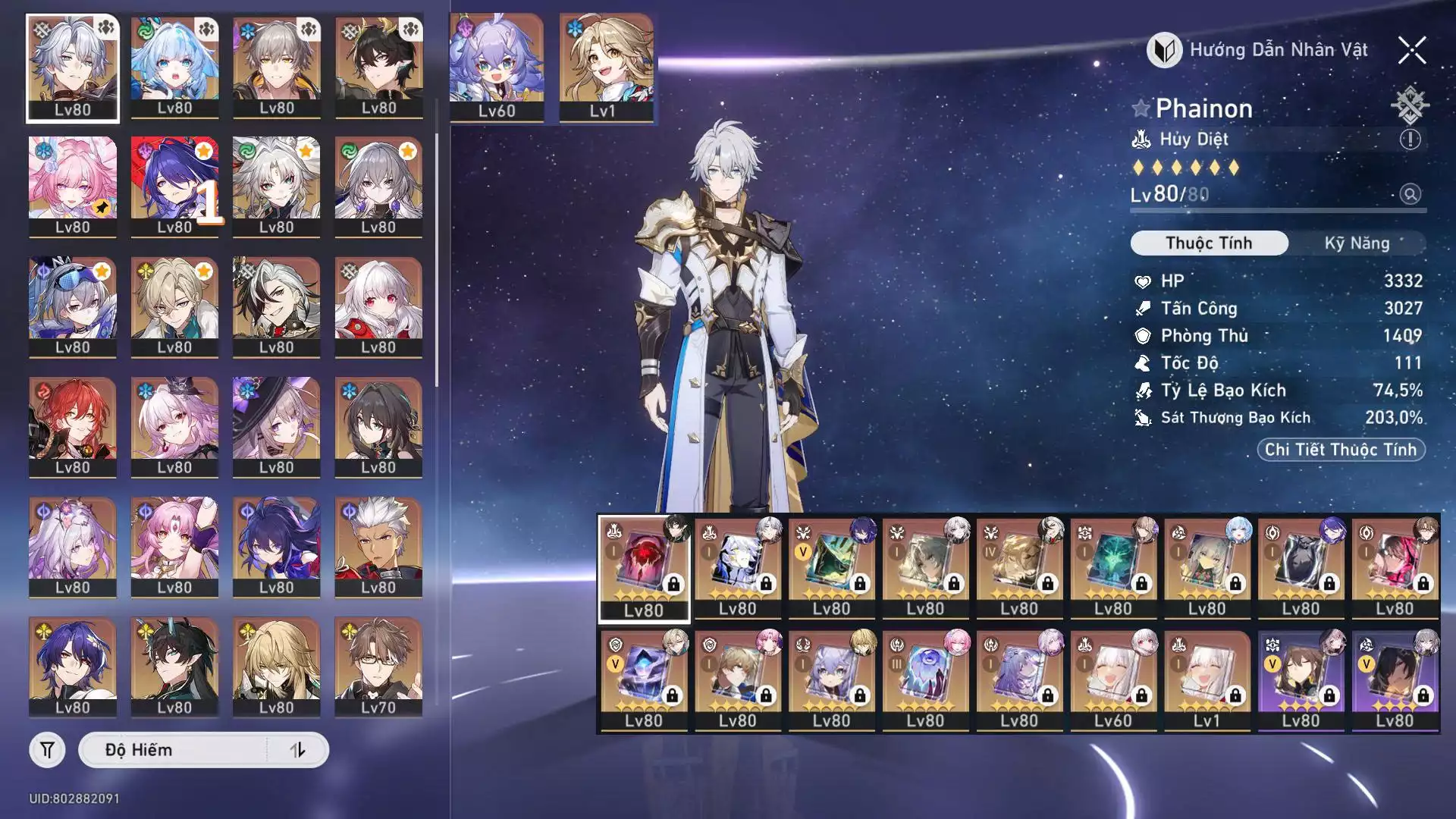1456x819 pixels.
Task: Open Chi Tiết Thuộc Tính details
Action: [x=1341, y=450]
